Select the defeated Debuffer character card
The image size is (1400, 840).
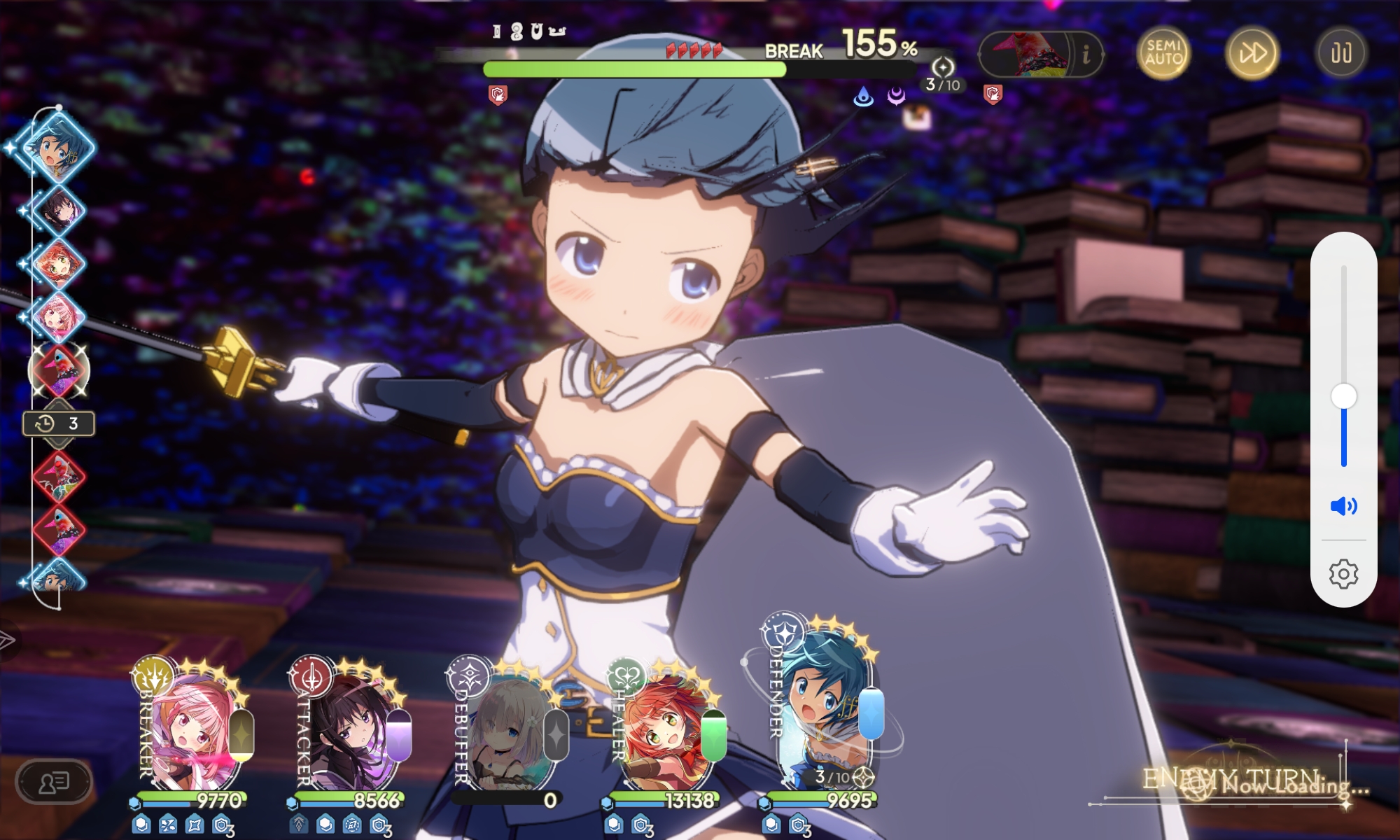pos(507,731)
